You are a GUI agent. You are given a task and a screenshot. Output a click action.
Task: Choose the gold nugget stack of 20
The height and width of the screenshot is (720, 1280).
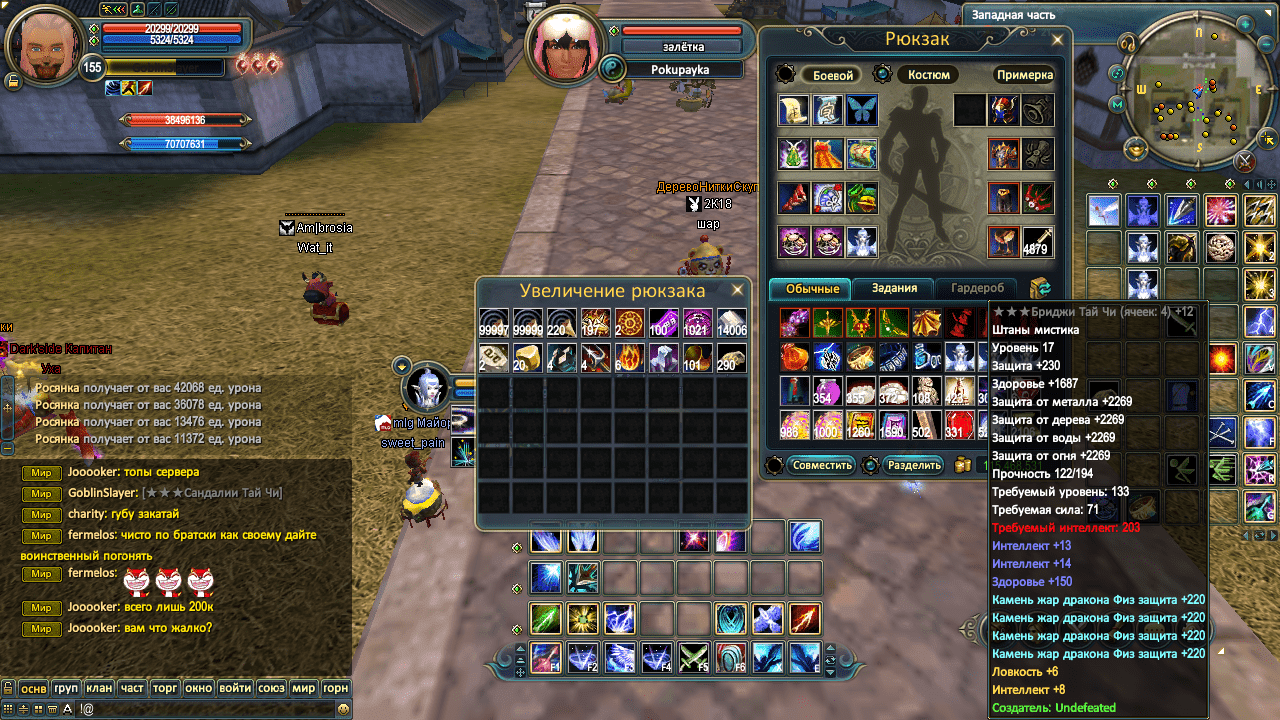[527, 357]
